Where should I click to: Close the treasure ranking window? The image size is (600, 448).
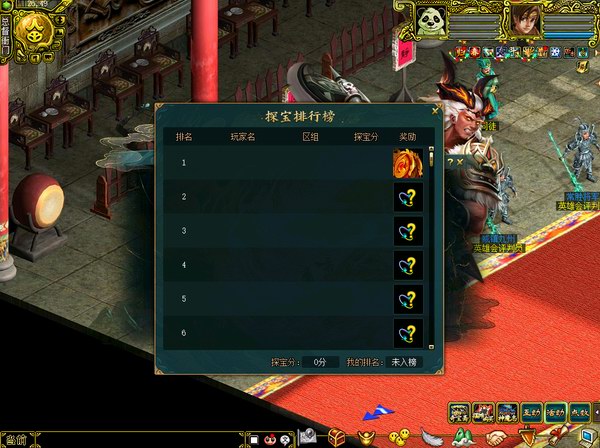pyautogui.click(x=435, y=111)
